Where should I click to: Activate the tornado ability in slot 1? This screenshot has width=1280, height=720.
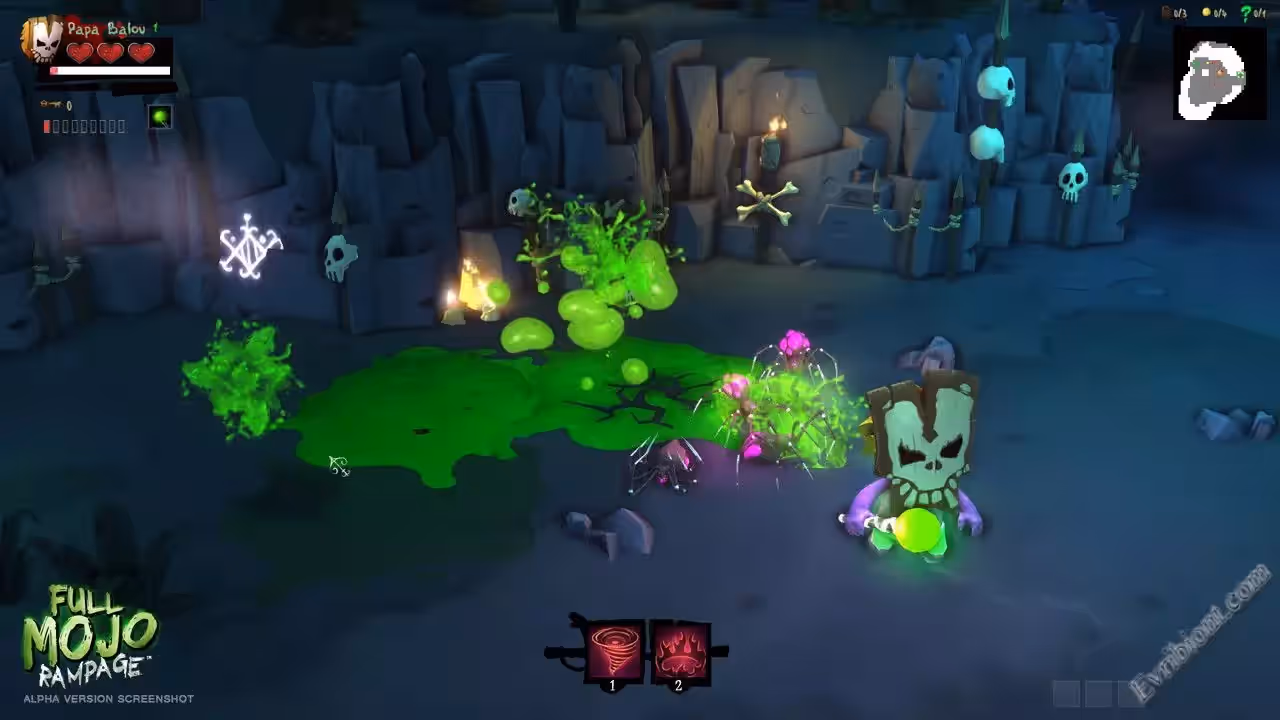coord(614,650)
